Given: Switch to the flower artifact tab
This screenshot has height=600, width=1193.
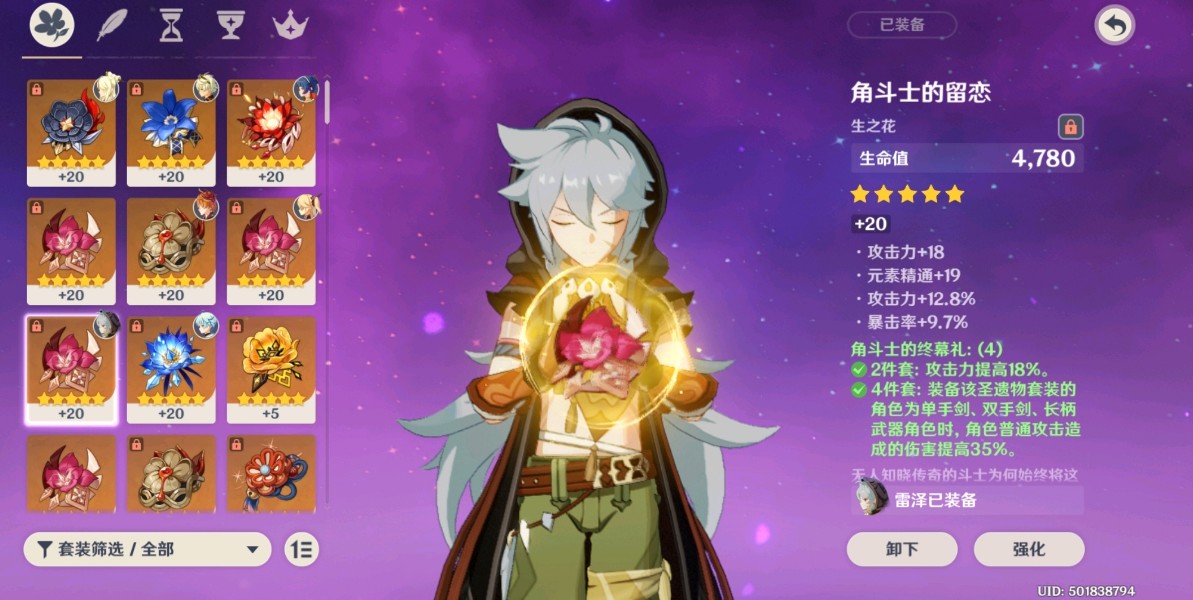Looking at the screenshot, I should click(51, 26).
